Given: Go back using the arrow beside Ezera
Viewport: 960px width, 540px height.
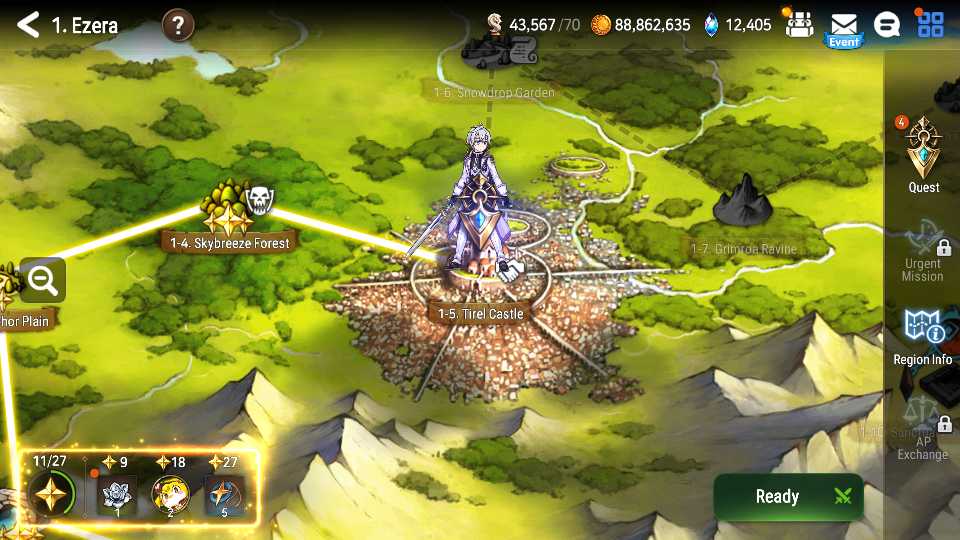Looking at the screenshot, I should 28,25.
